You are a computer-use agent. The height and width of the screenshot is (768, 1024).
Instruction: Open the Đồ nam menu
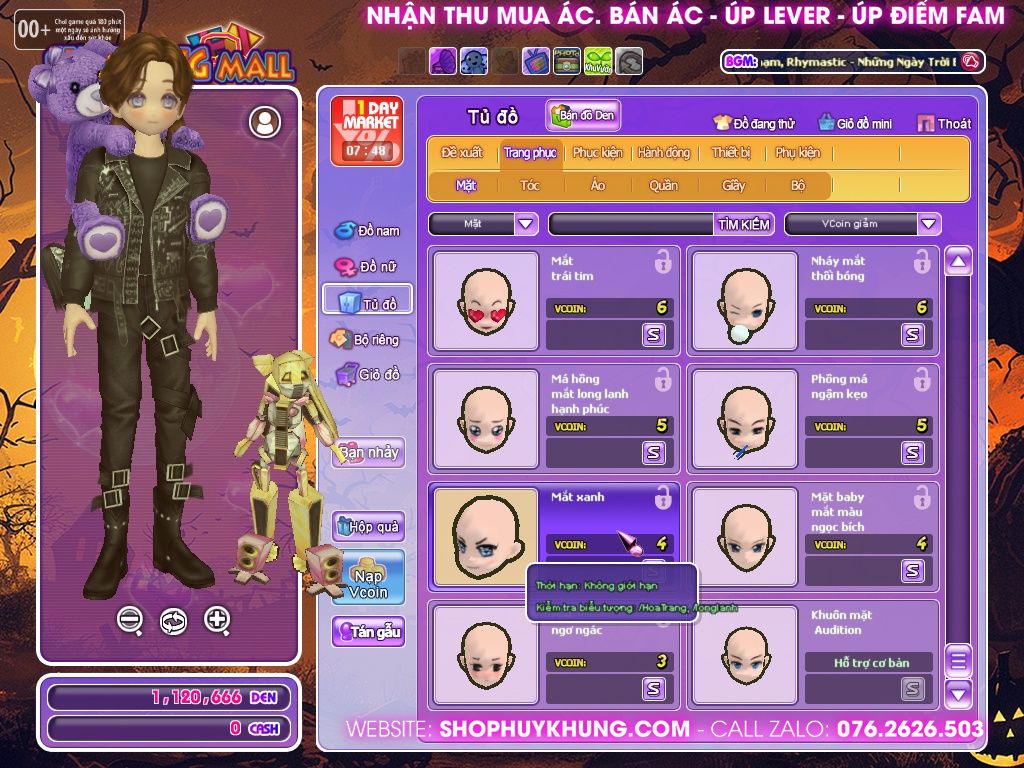click(x=368, y=231)
